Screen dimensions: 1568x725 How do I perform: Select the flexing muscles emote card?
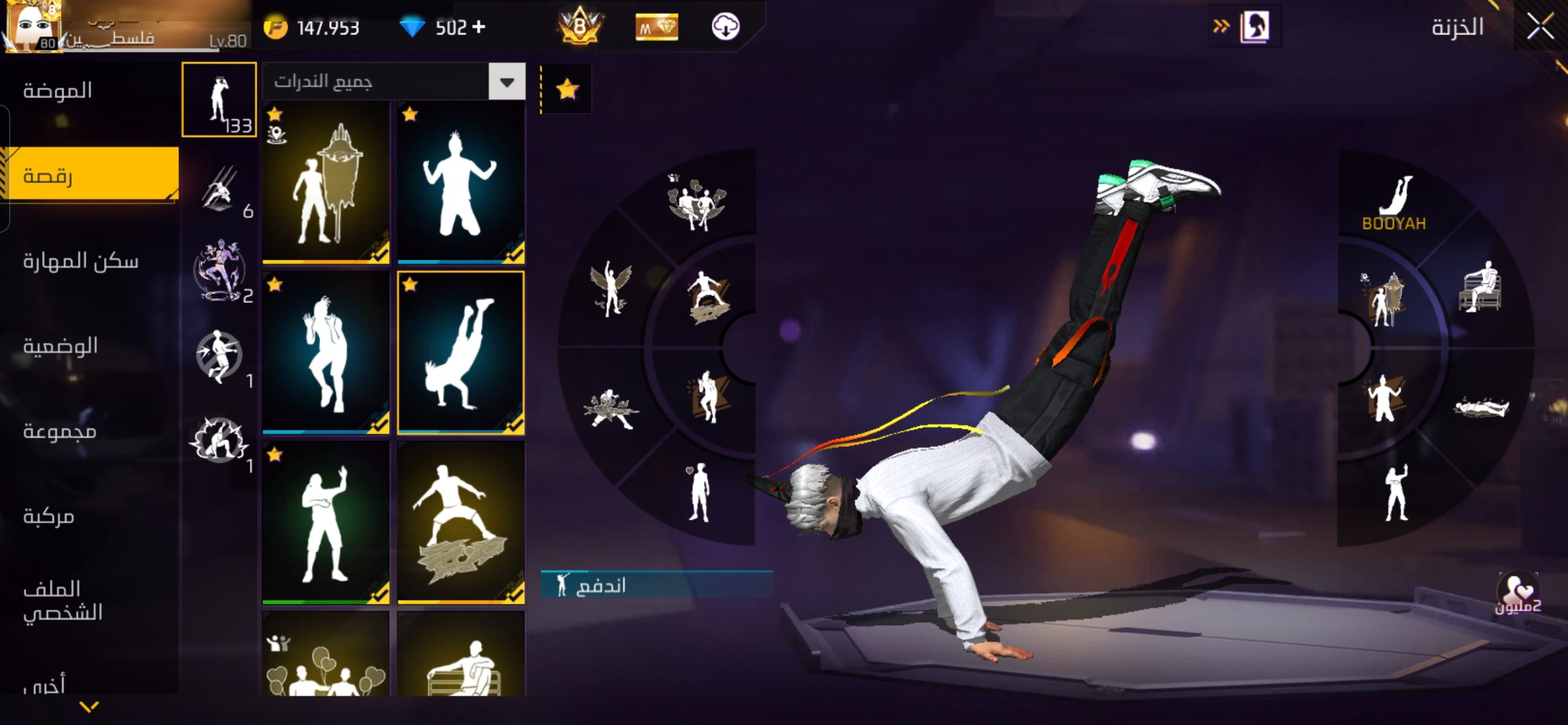coord(461,183)
